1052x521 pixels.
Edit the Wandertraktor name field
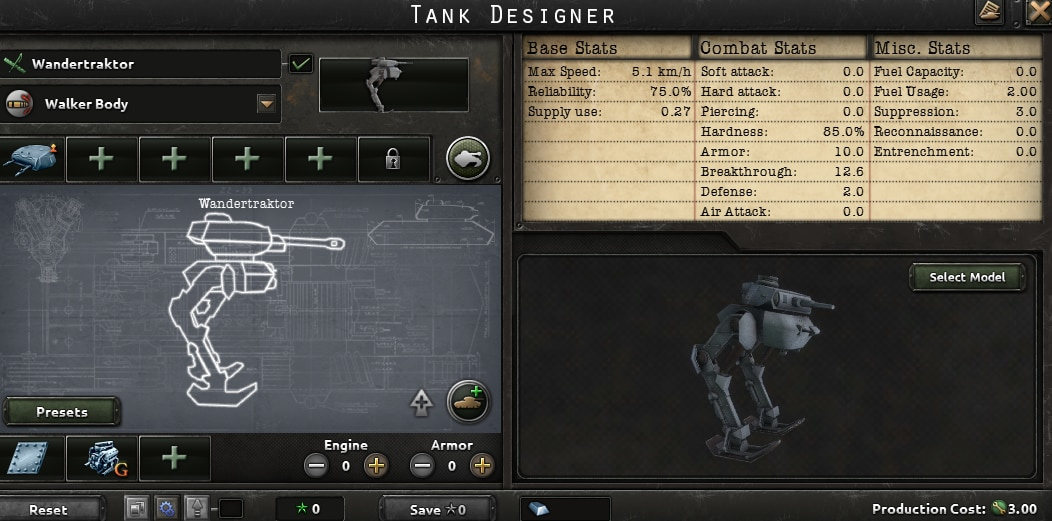pyautogui.click(x=150, y=64)
